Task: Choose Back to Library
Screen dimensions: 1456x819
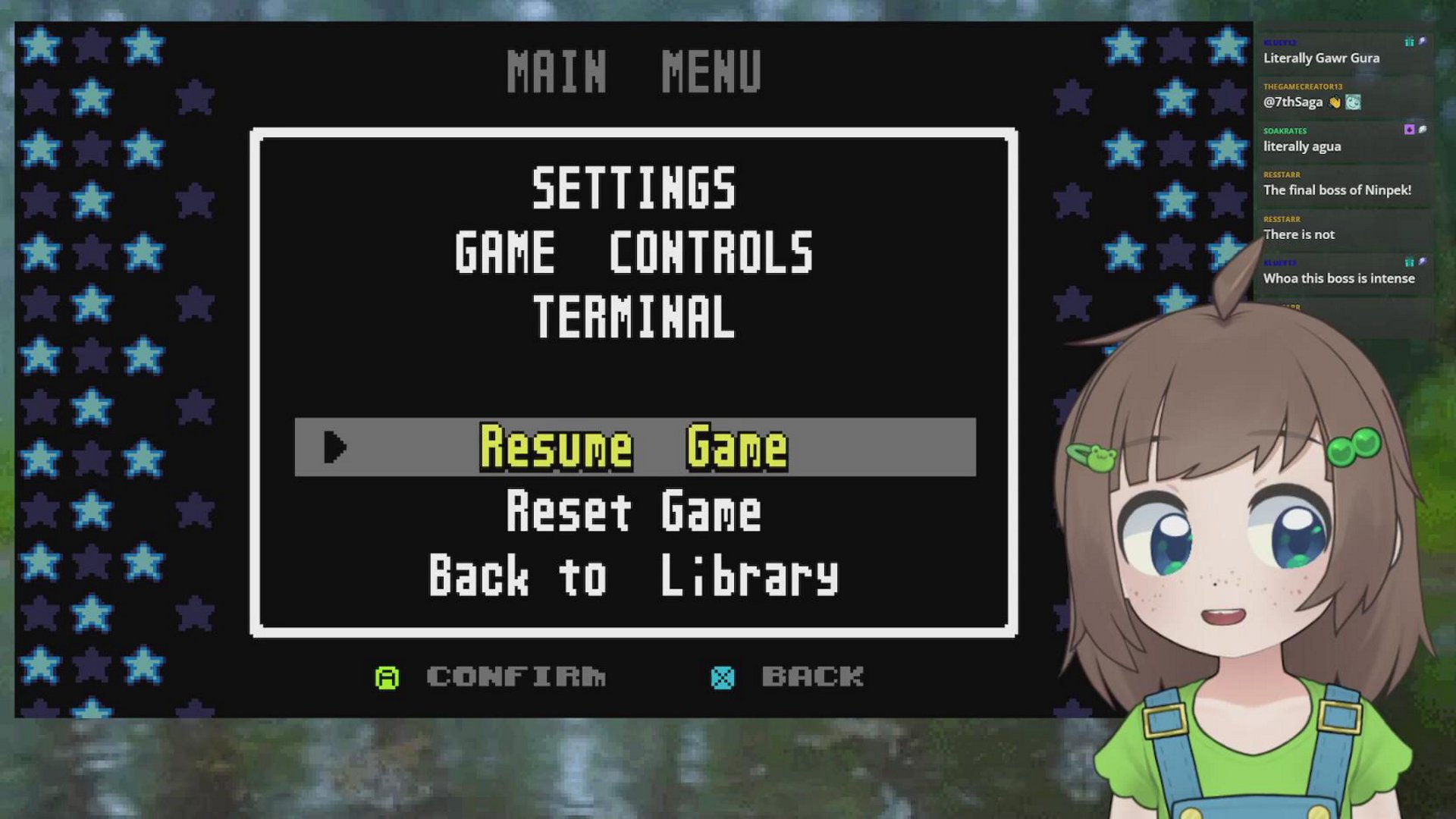Action: tap(634, 576)
